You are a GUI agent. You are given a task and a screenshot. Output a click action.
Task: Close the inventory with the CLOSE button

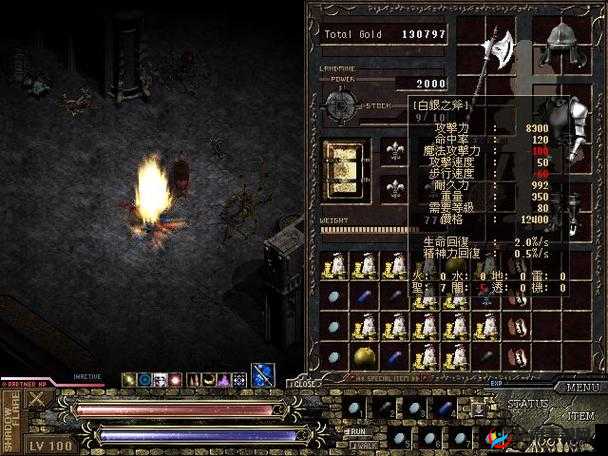click(x=304, y=382)
